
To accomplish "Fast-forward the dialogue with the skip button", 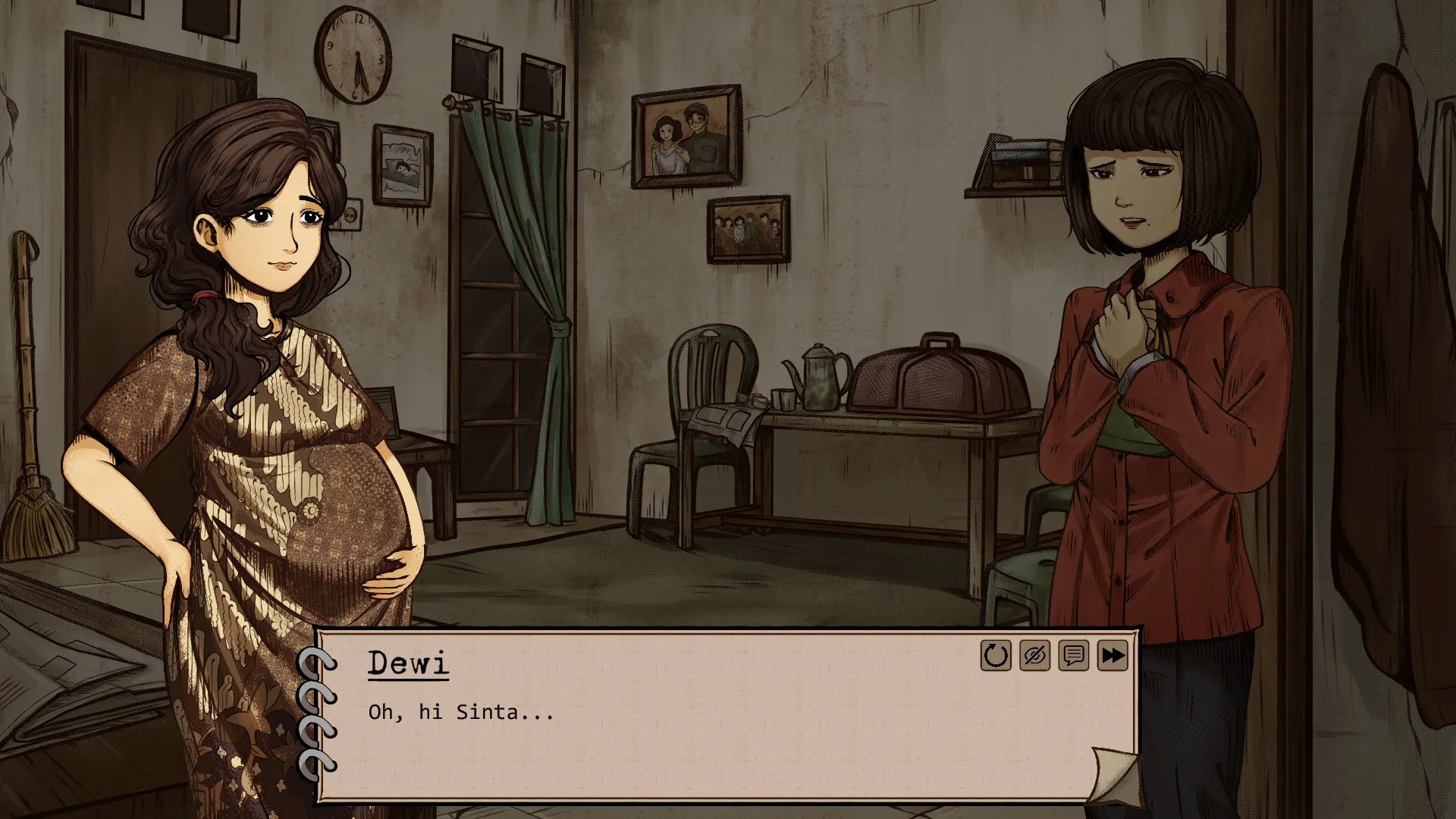I will tap(1112, 656).
